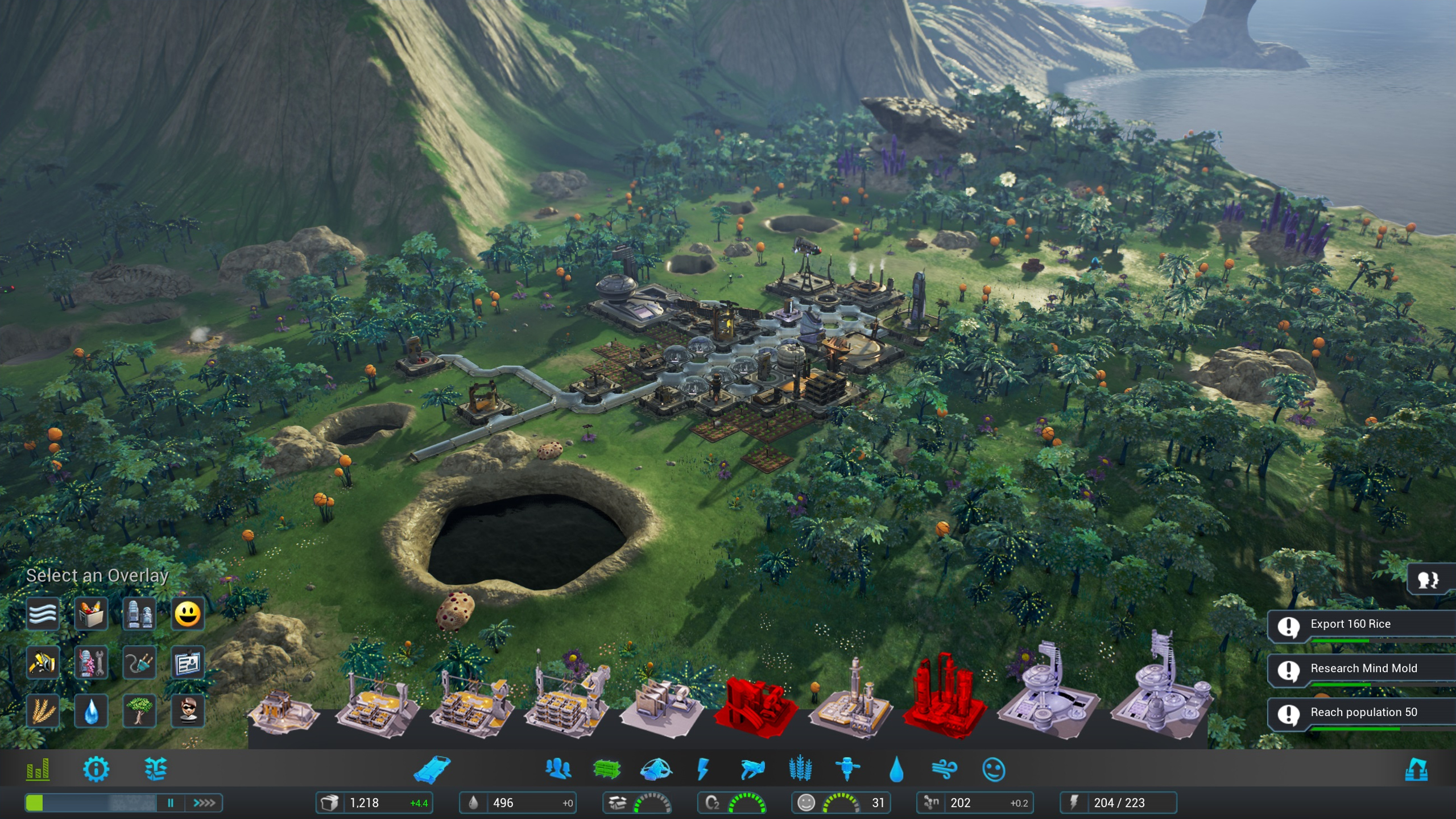Screen dimensions: 1456x819
Task: Pause the game speed
Action: coord(171,803)
